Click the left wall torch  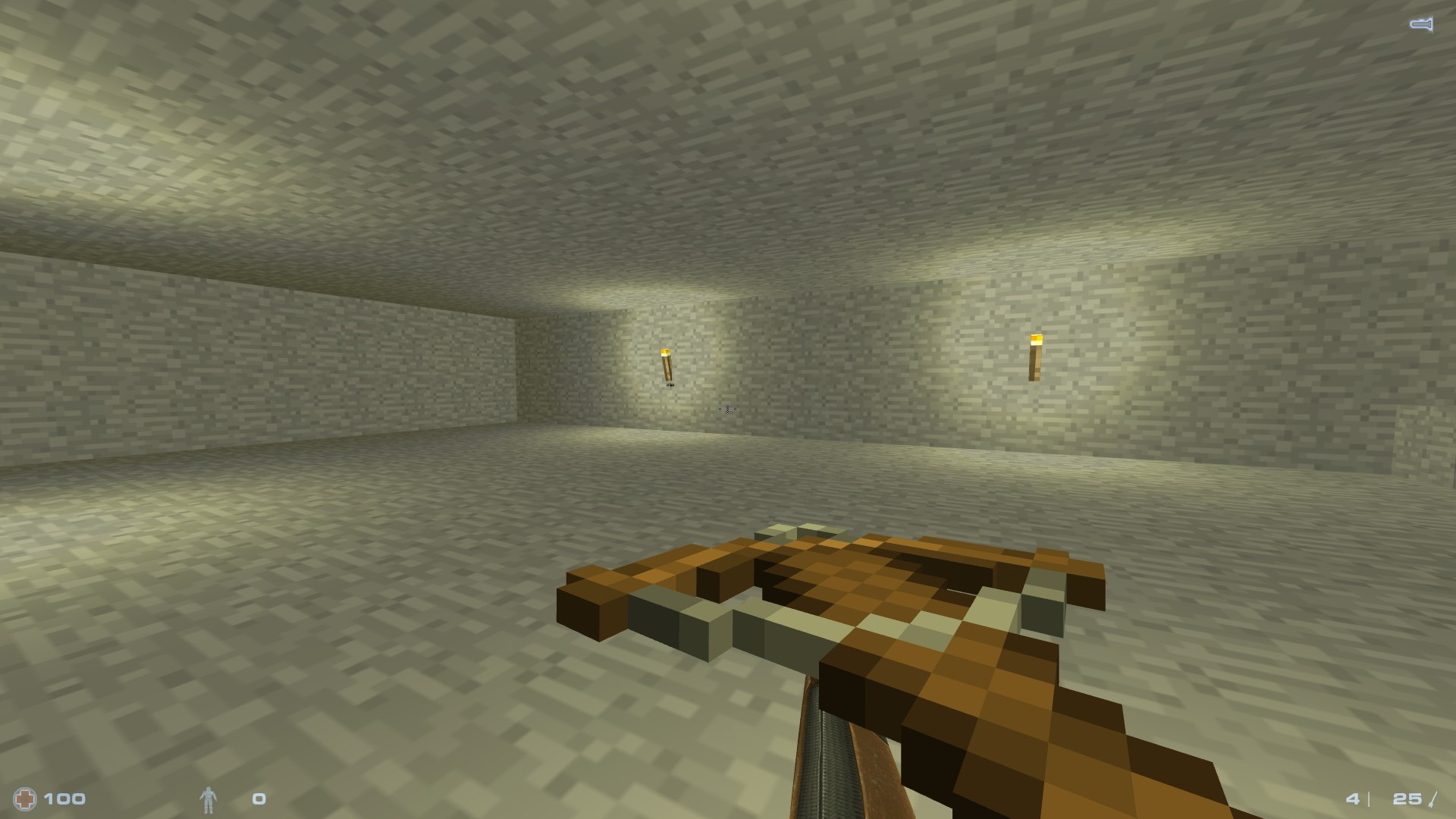[667, 364]
